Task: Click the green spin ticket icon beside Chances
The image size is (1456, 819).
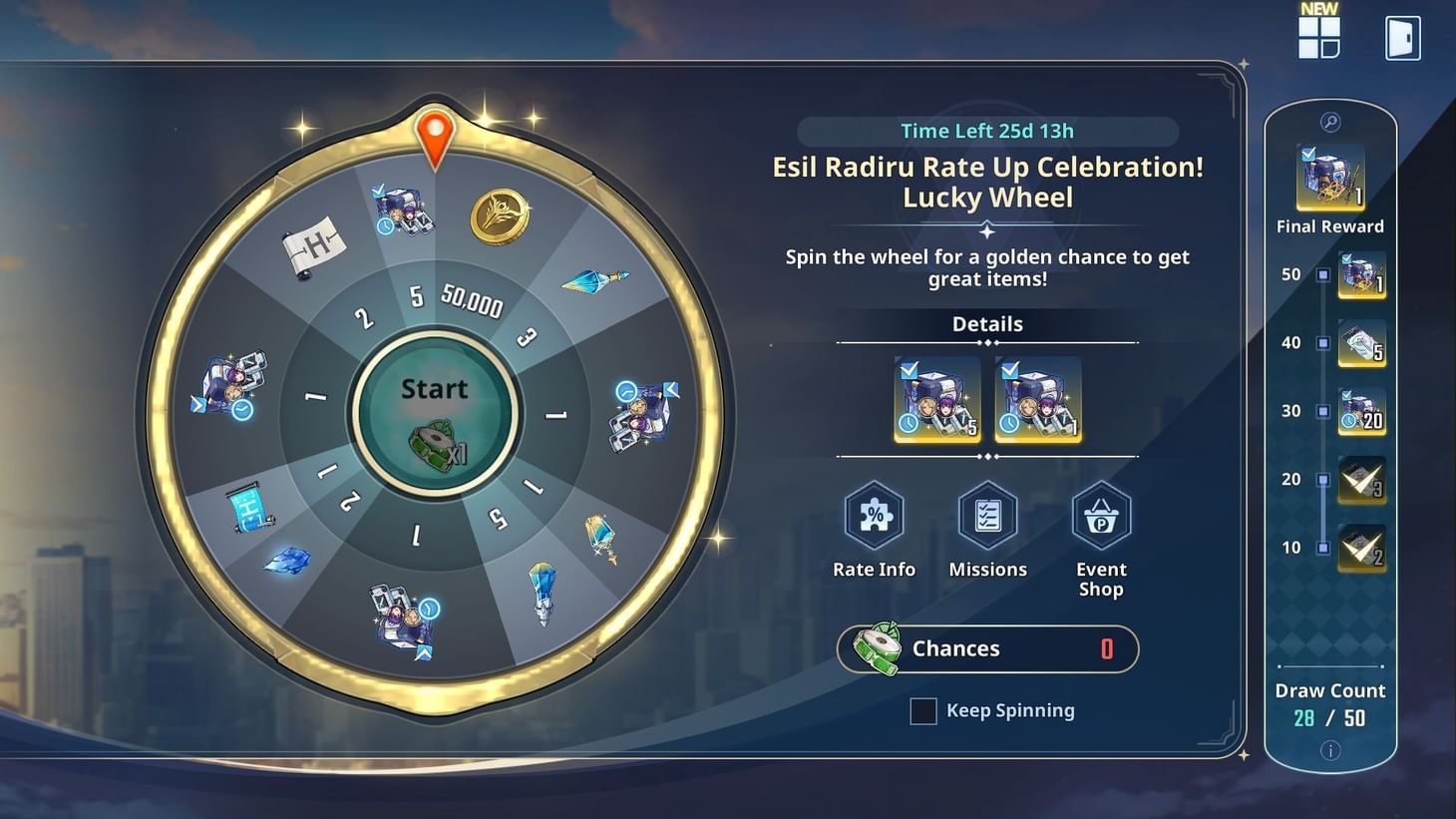Action: [878, 647]
